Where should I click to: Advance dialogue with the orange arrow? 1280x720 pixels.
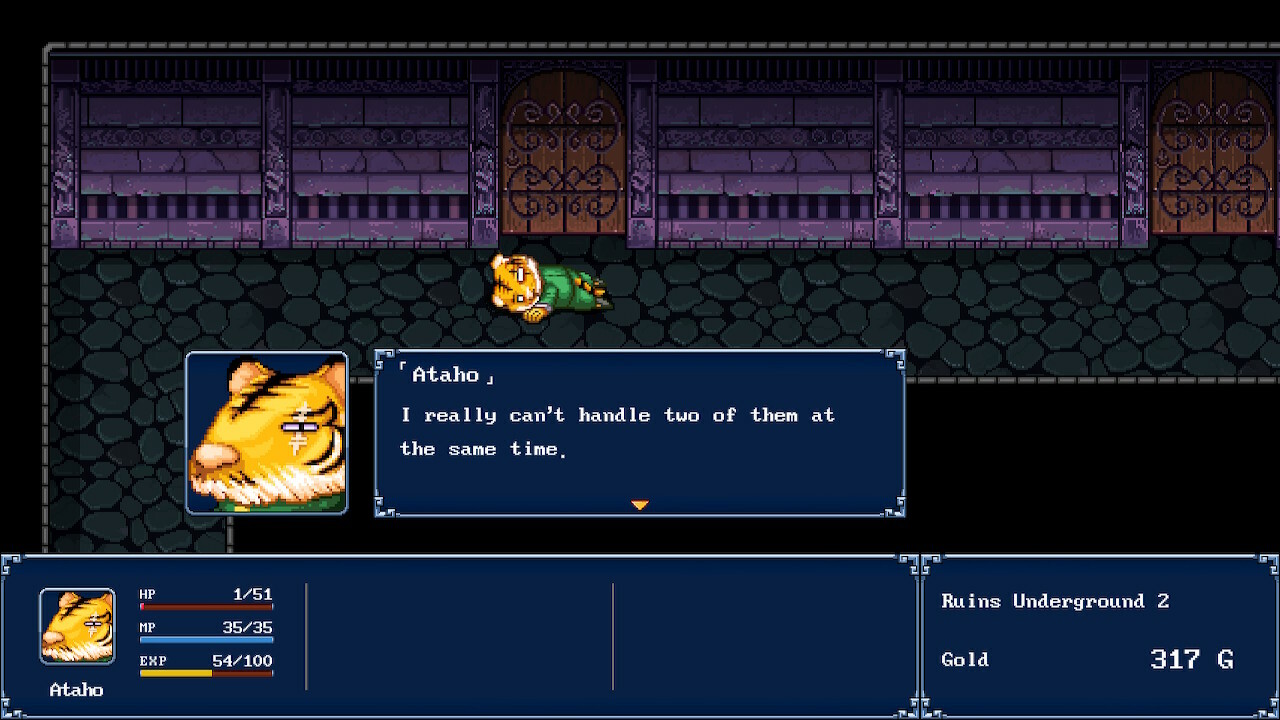(640, 505)
